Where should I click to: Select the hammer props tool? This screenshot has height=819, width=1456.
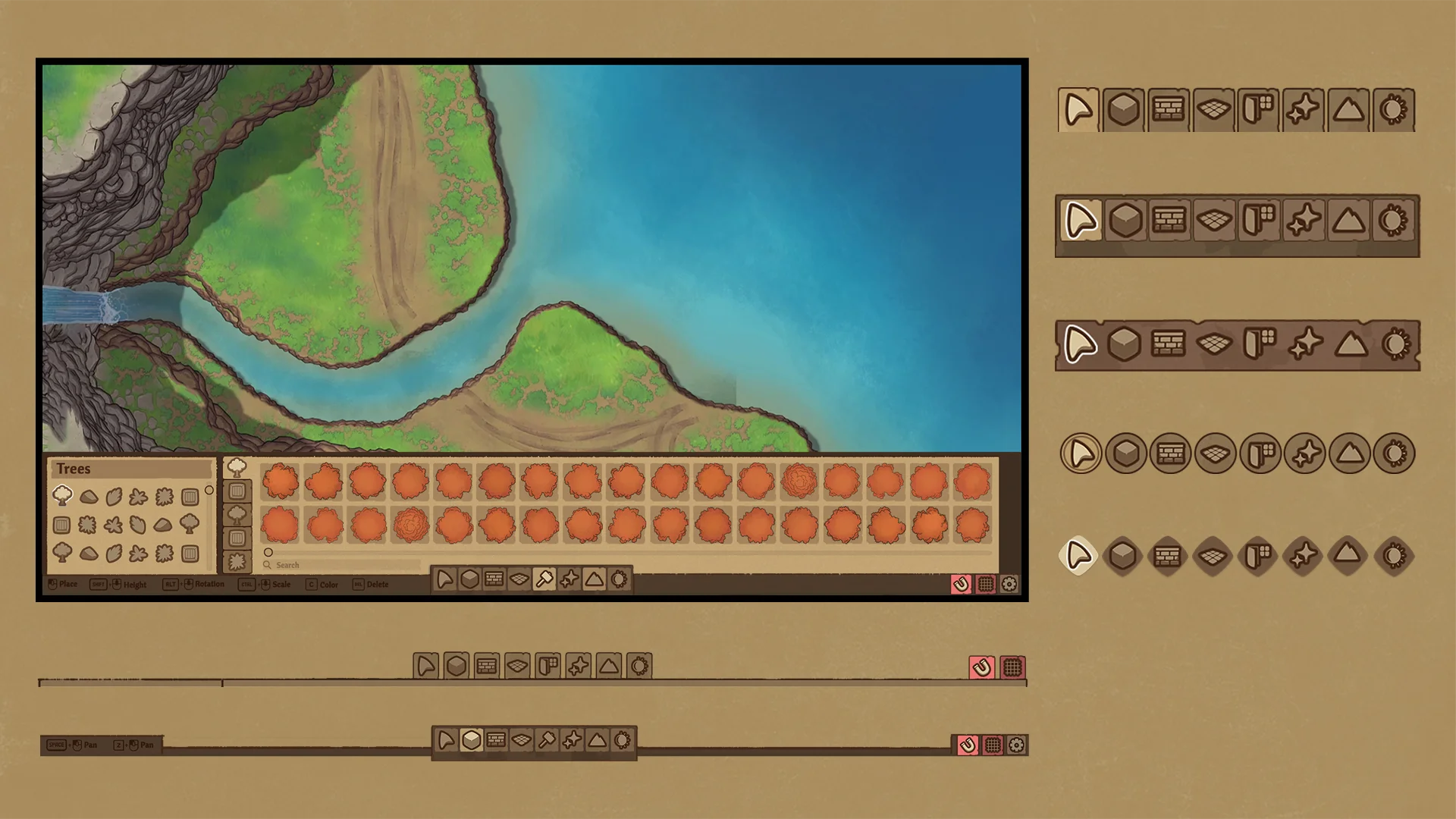544,579
